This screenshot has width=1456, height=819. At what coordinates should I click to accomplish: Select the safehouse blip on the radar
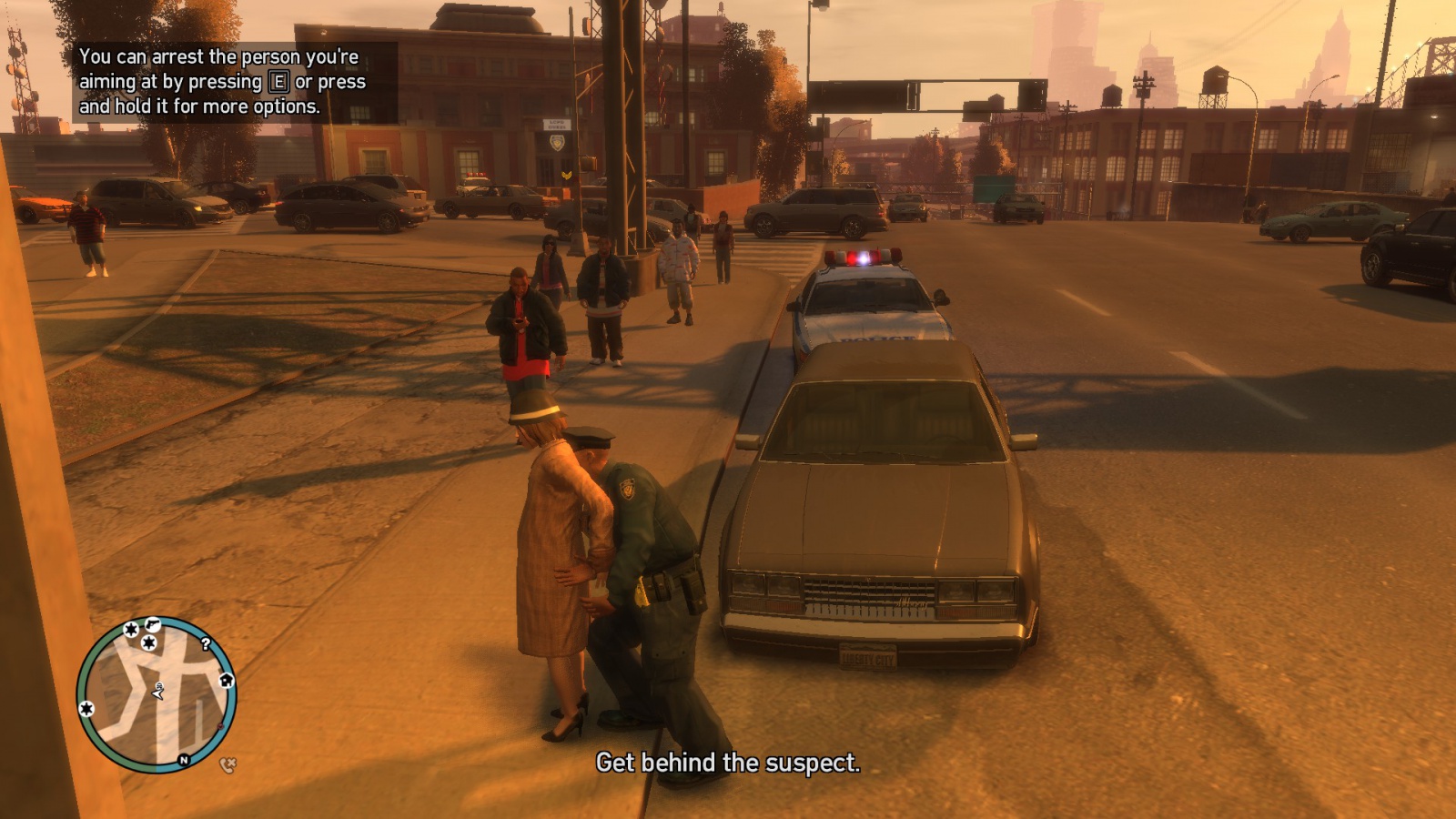[227, 680]
